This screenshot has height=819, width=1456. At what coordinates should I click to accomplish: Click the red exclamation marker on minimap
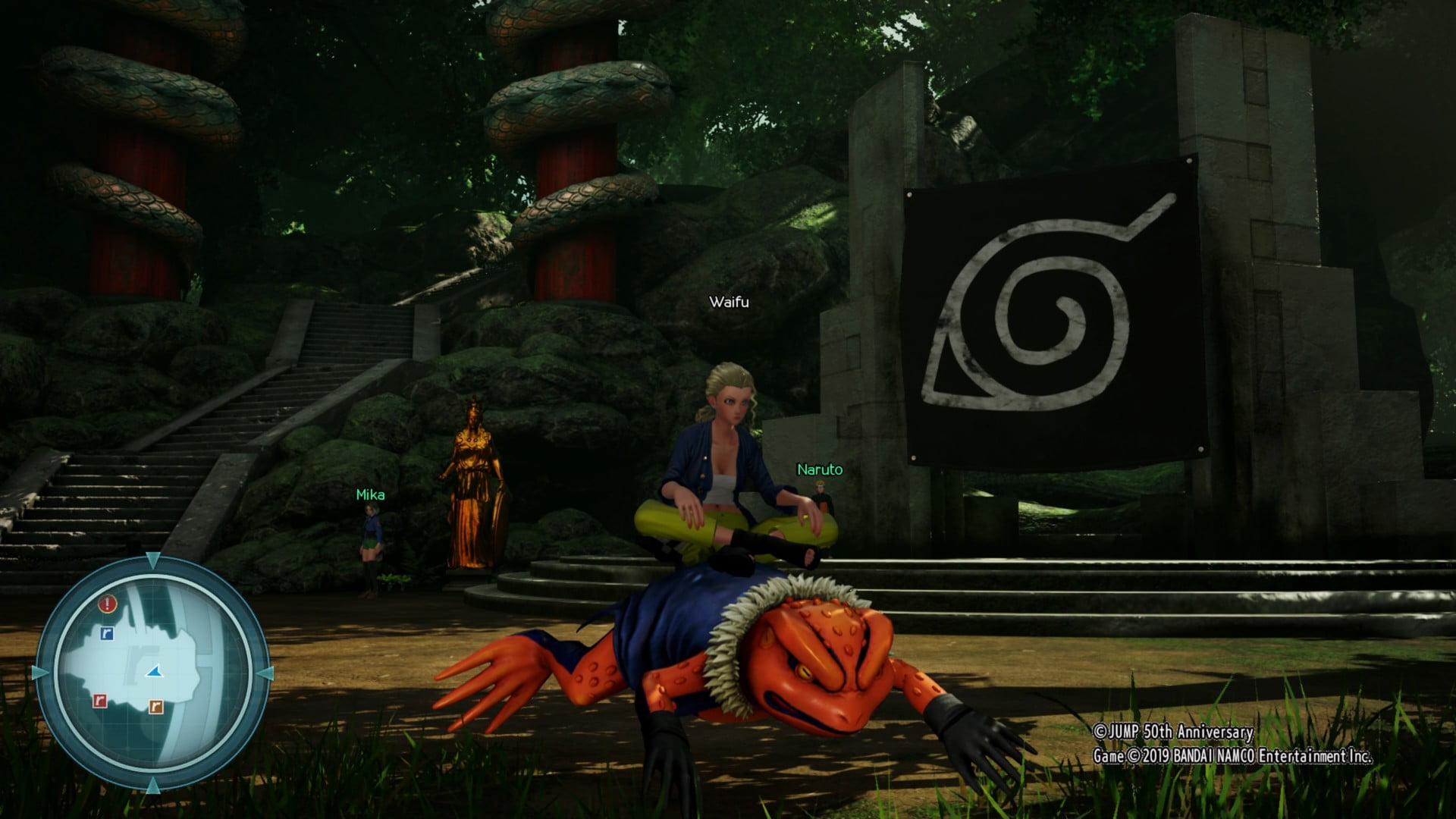click(x=108, y=604)
